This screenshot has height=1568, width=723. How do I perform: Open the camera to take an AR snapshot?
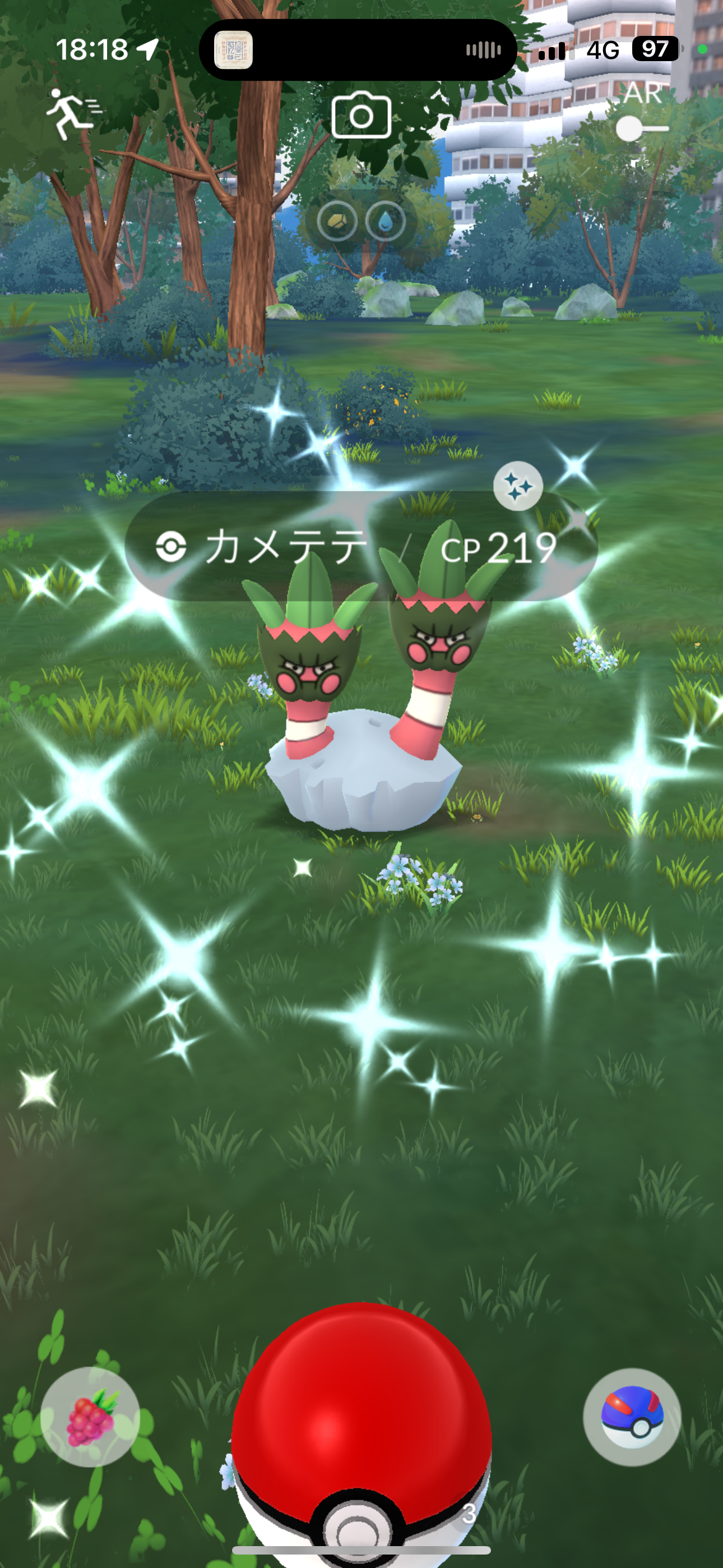coord(361,116)
